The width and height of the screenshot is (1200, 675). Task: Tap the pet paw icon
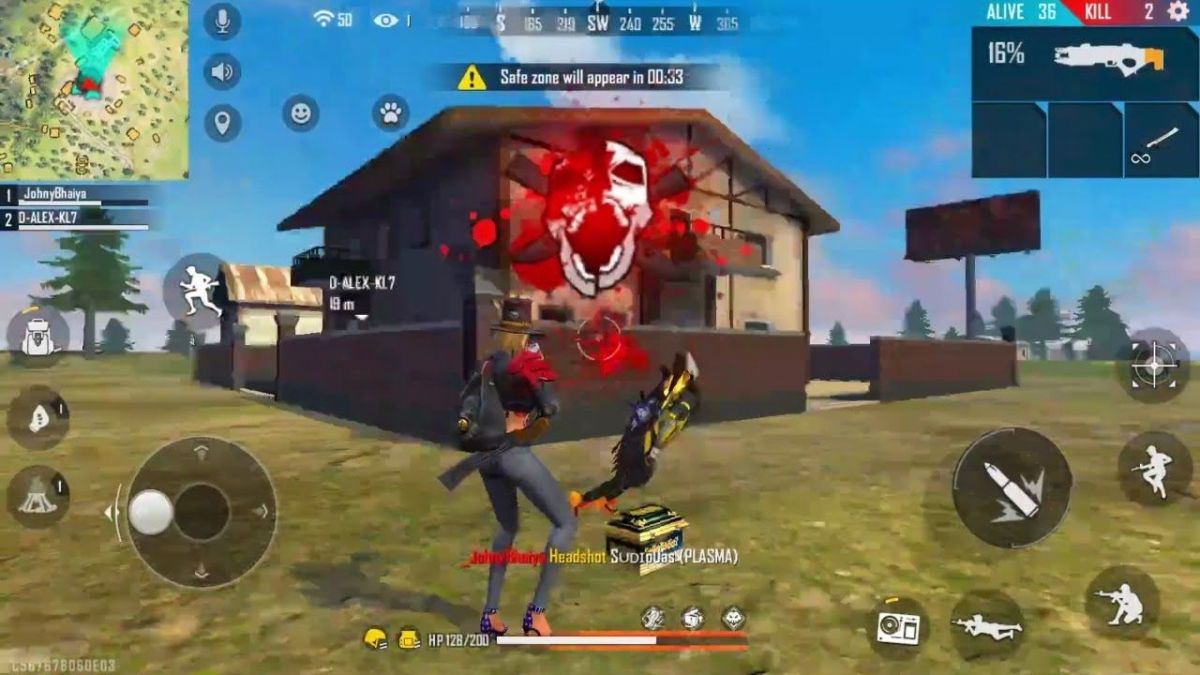pyautogui.click(x=390, y=113)
